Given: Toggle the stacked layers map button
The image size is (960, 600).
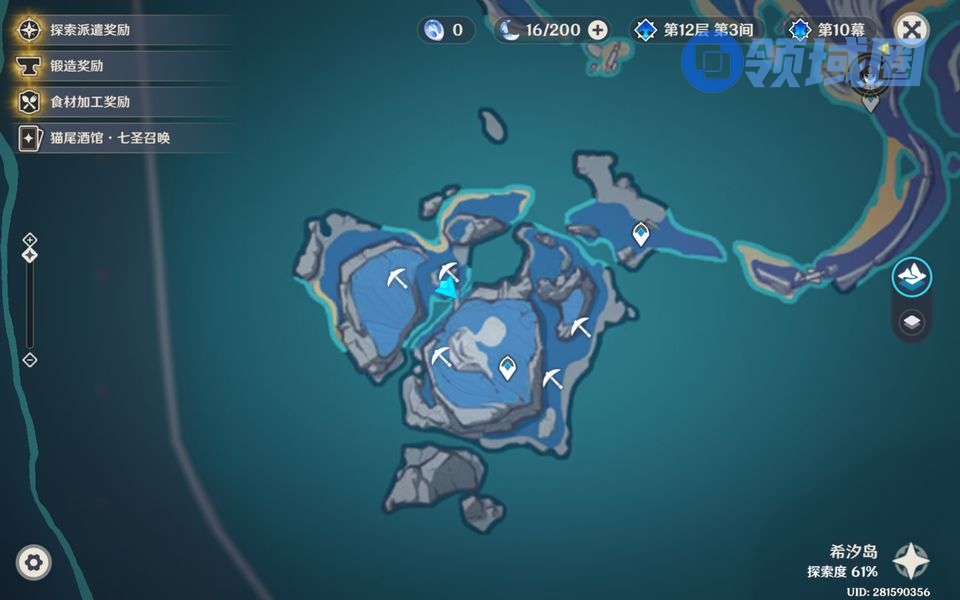Looking at the screenshot, I should [911, 322].
